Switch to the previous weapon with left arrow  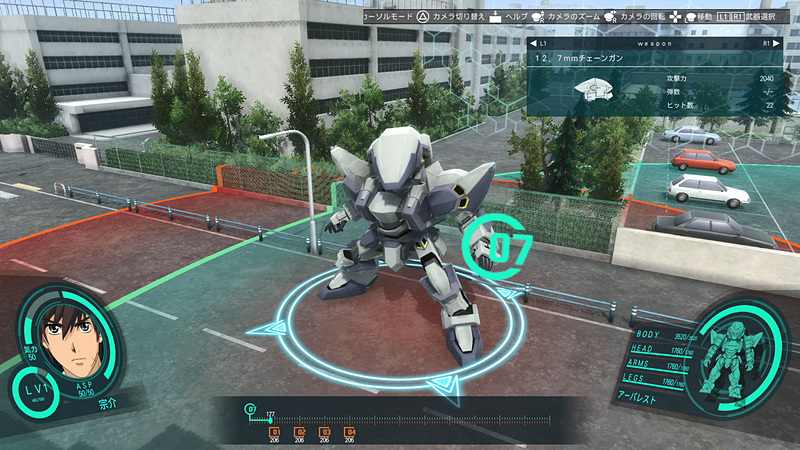coord(532,44)
